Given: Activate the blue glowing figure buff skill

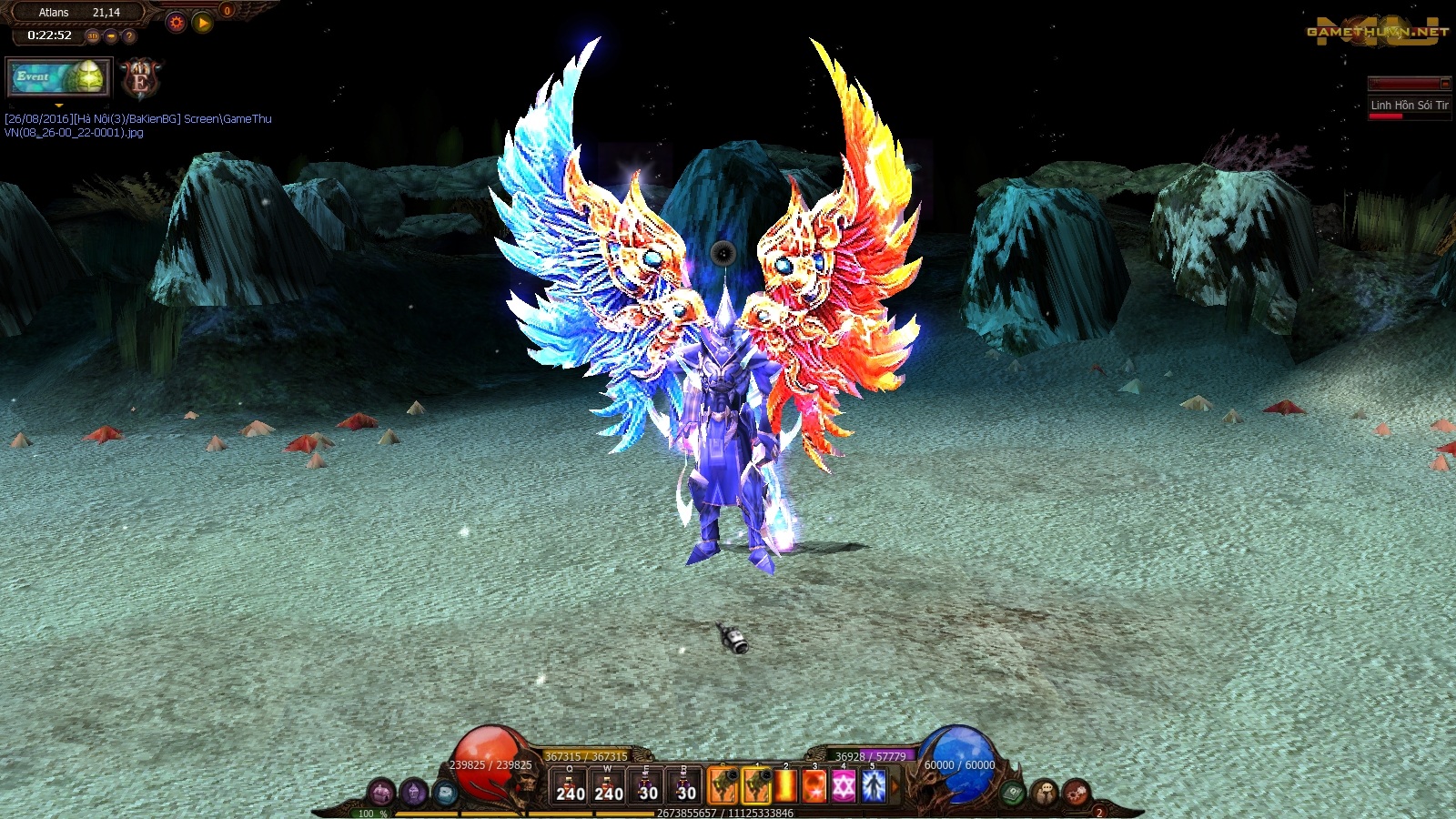Looking at the screenshot, I should coord(873,786).
